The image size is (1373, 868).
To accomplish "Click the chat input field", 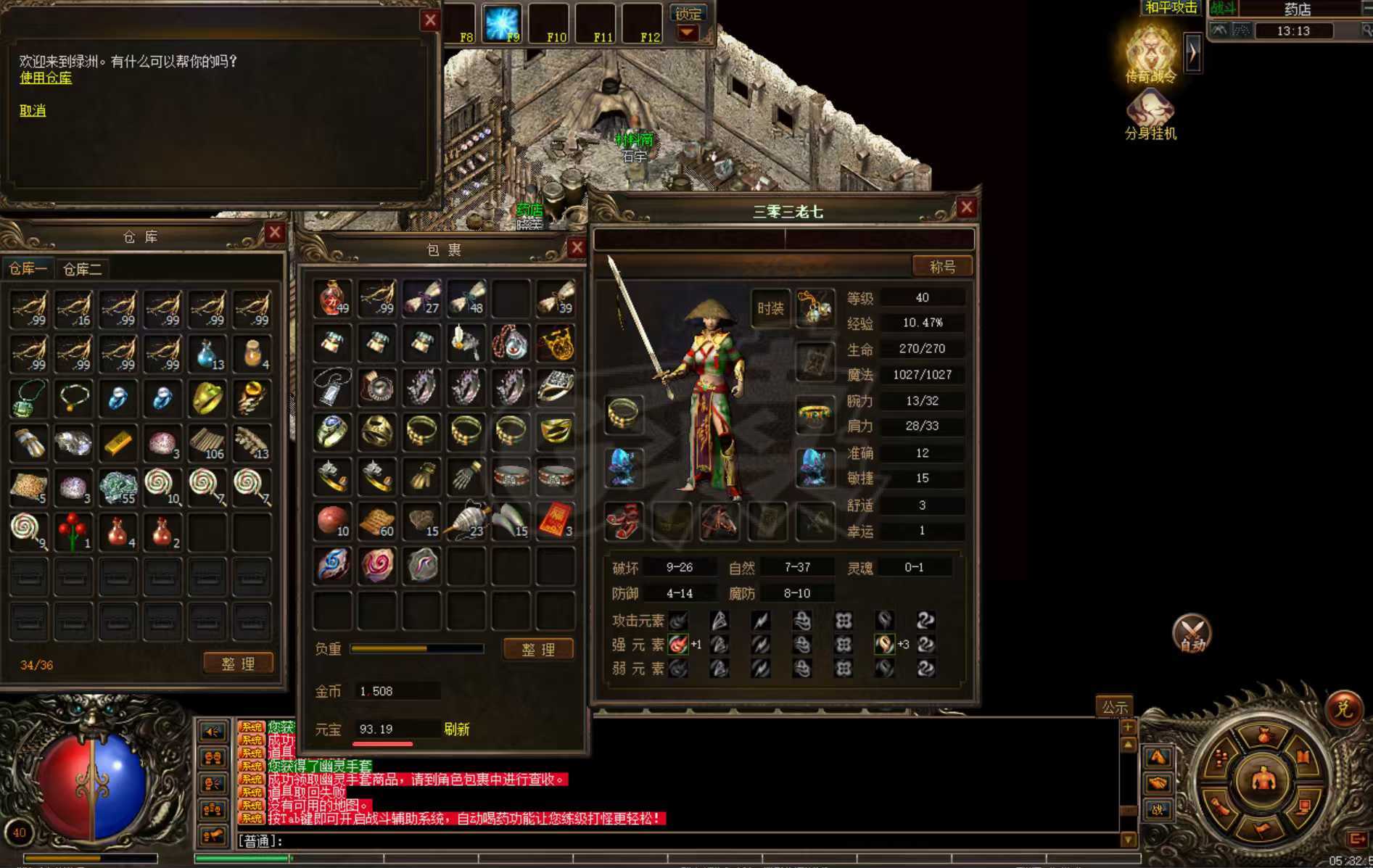I will [x=653, y=841].
